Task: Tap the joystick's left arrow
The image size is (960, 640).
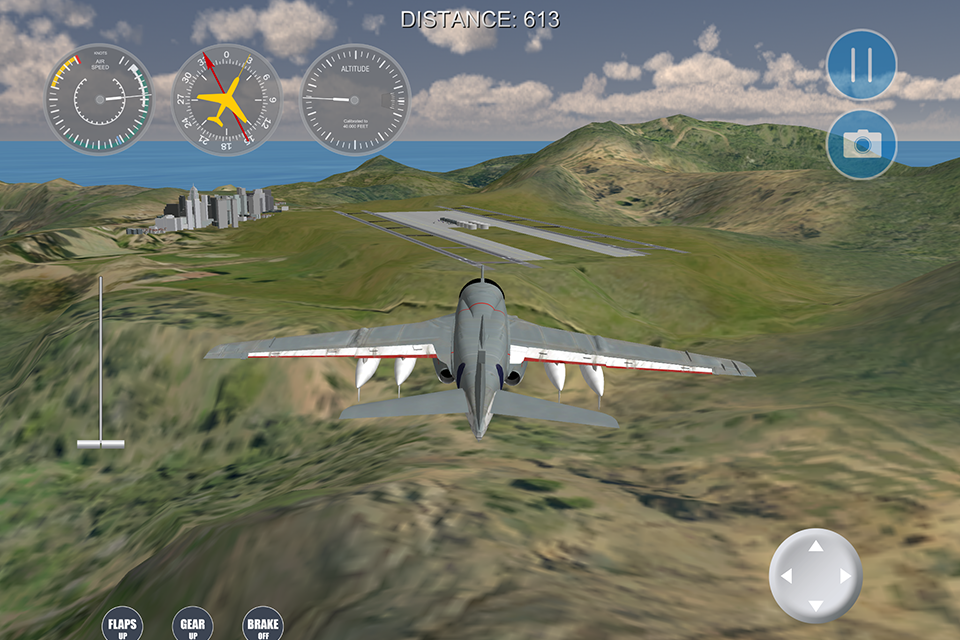Action: pyautogui.click(x=786, y=577)
